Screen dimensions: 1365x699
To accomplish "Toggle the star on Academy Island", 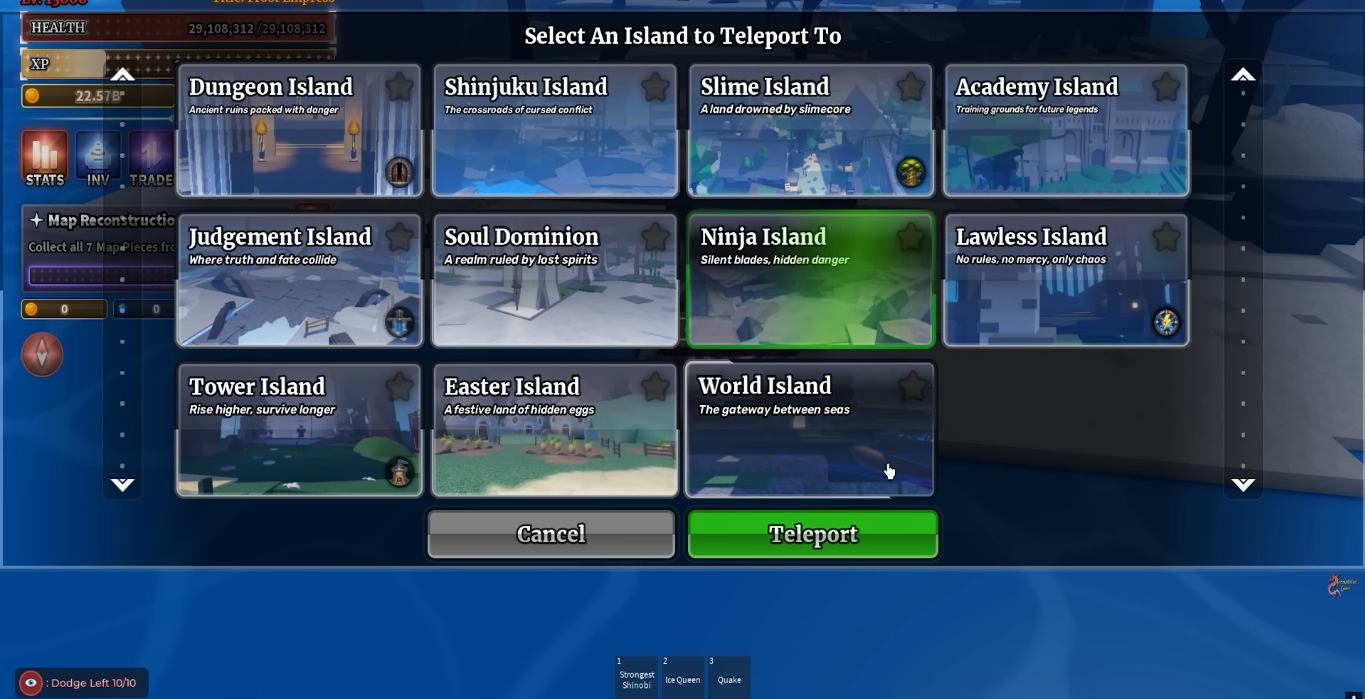I will [x=1167, y=87].
